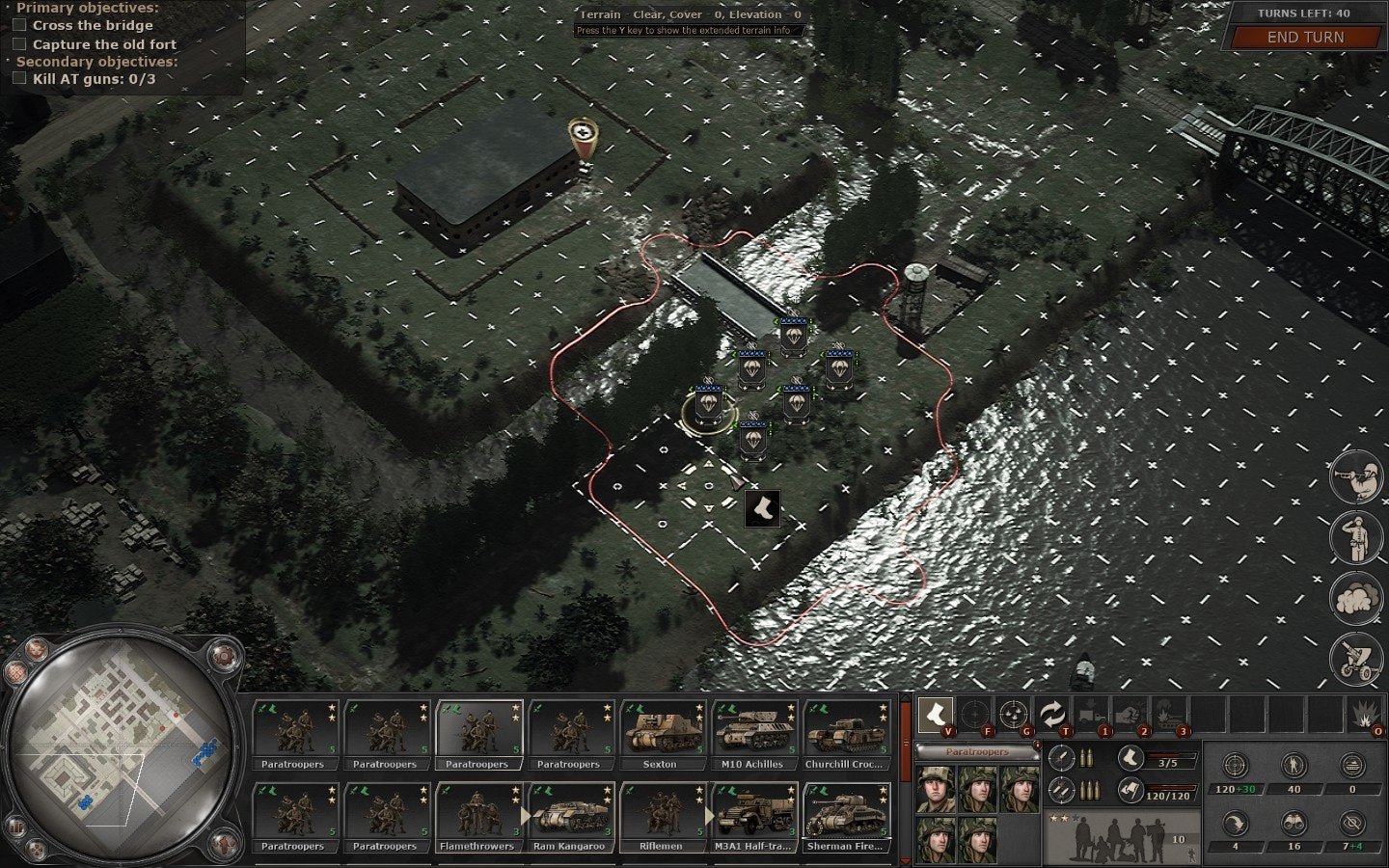Activate the boot move action
This screenshot has width=1389, height=868.
point(935,715)
